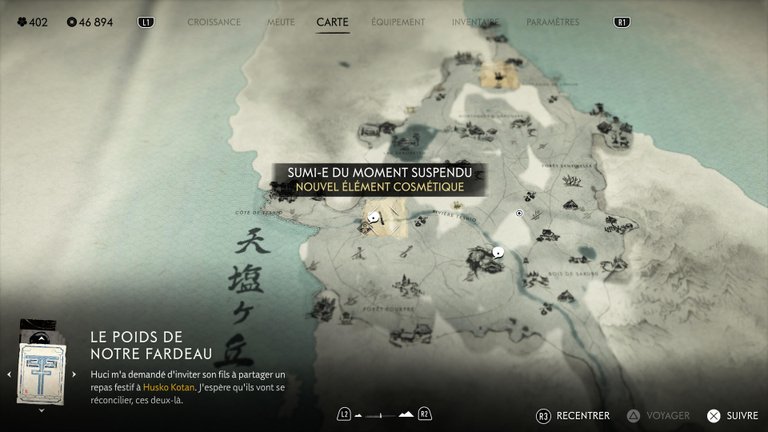
Task: Open the Meute tab
Action: point(281,21)
